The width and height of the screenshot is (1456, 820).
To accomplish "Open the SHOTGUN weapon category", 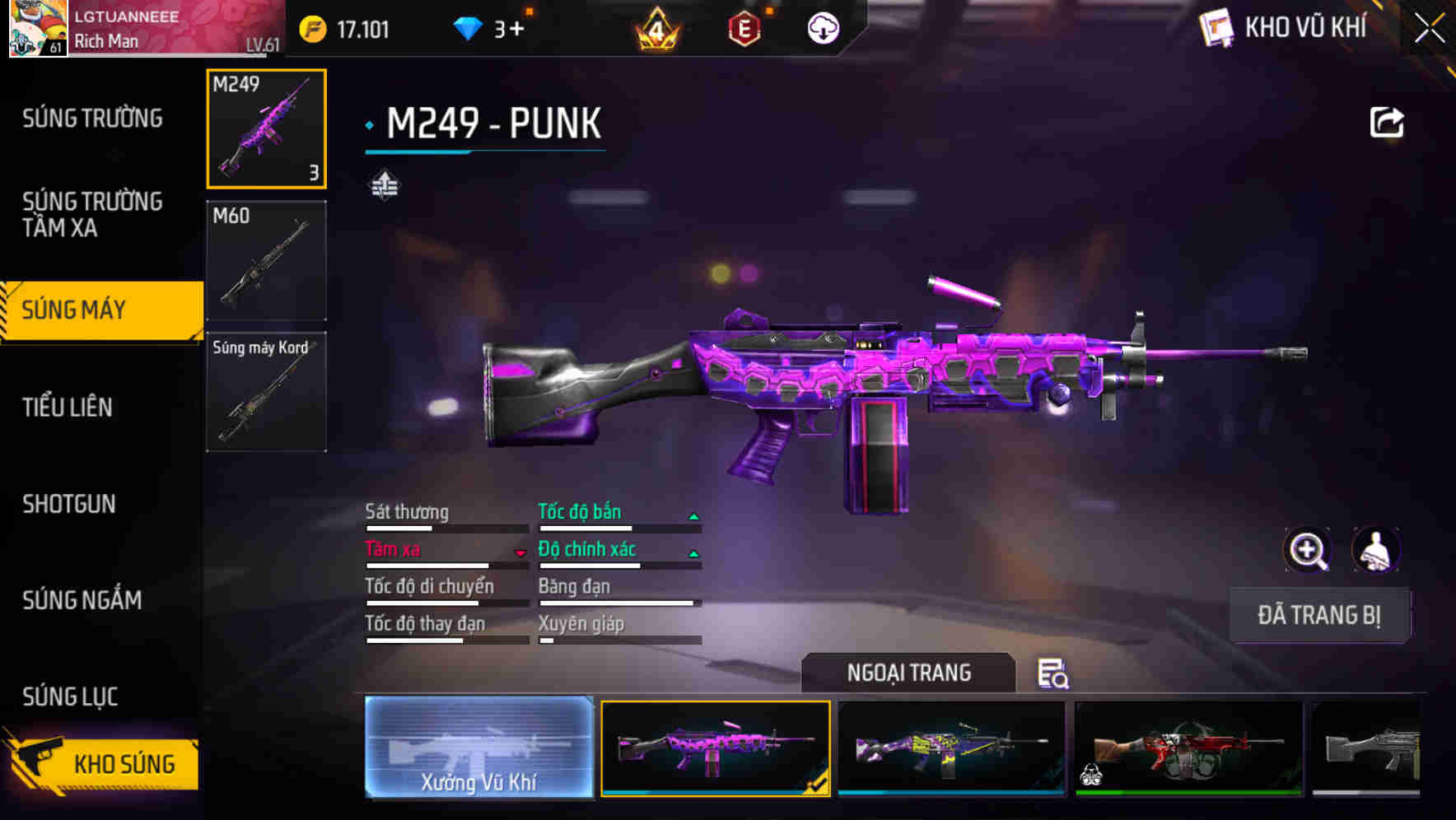I will click(x=69, y=504).
